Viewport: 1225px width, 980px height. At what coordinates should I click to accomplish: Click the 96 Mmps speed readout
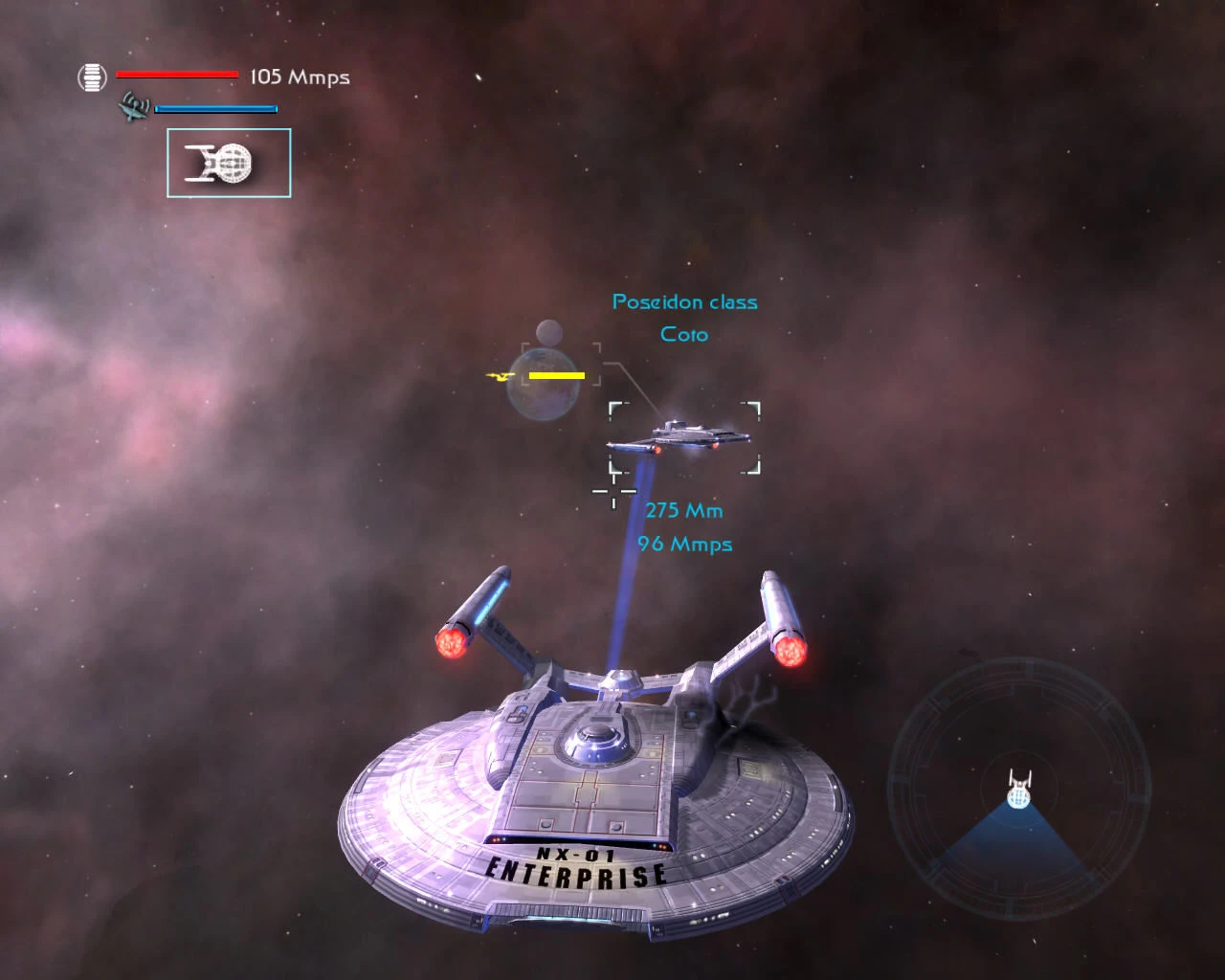684,544
